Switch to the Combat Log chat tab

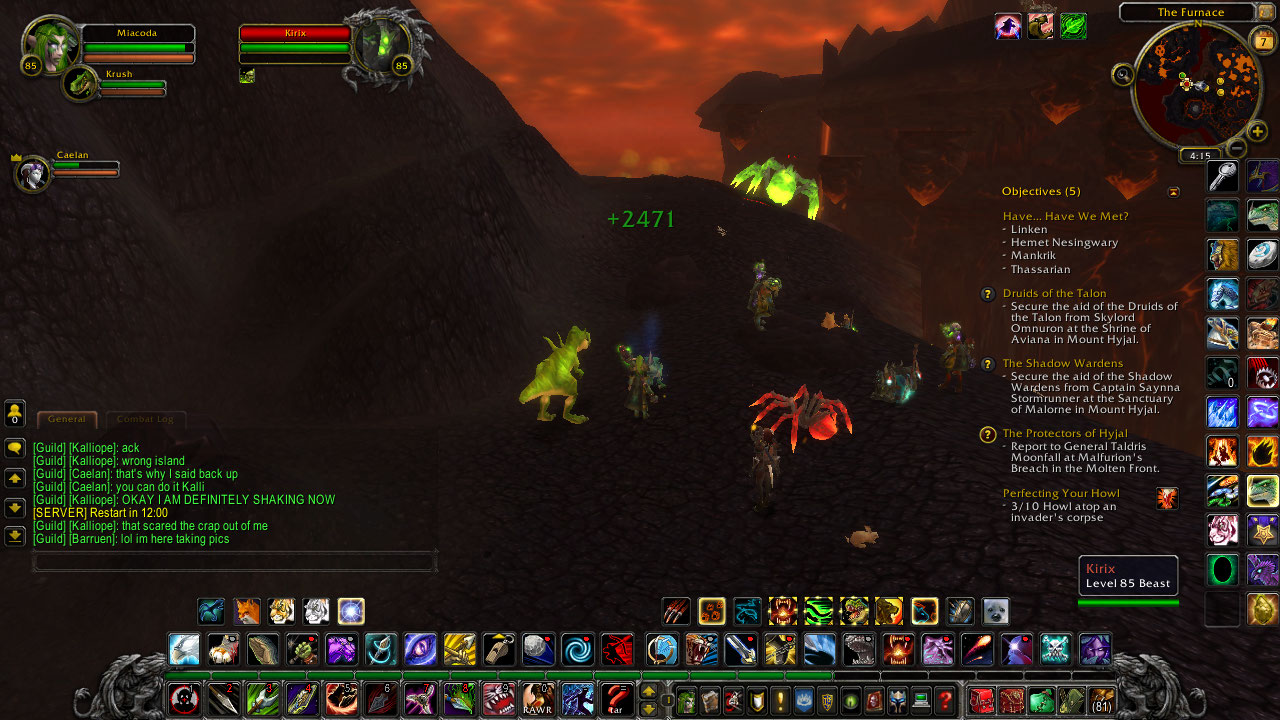click(145, 419)
